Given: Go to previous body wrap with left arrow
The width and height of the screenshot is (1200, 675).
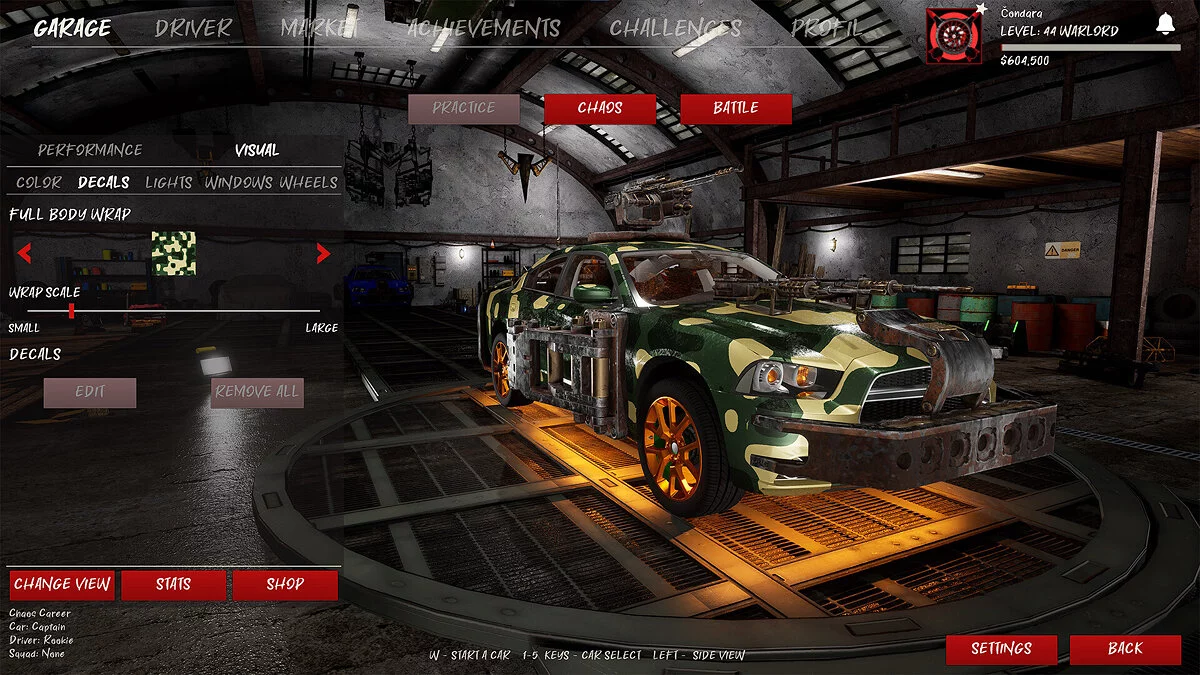Looking at the screenshot, I should coord(24,254).
